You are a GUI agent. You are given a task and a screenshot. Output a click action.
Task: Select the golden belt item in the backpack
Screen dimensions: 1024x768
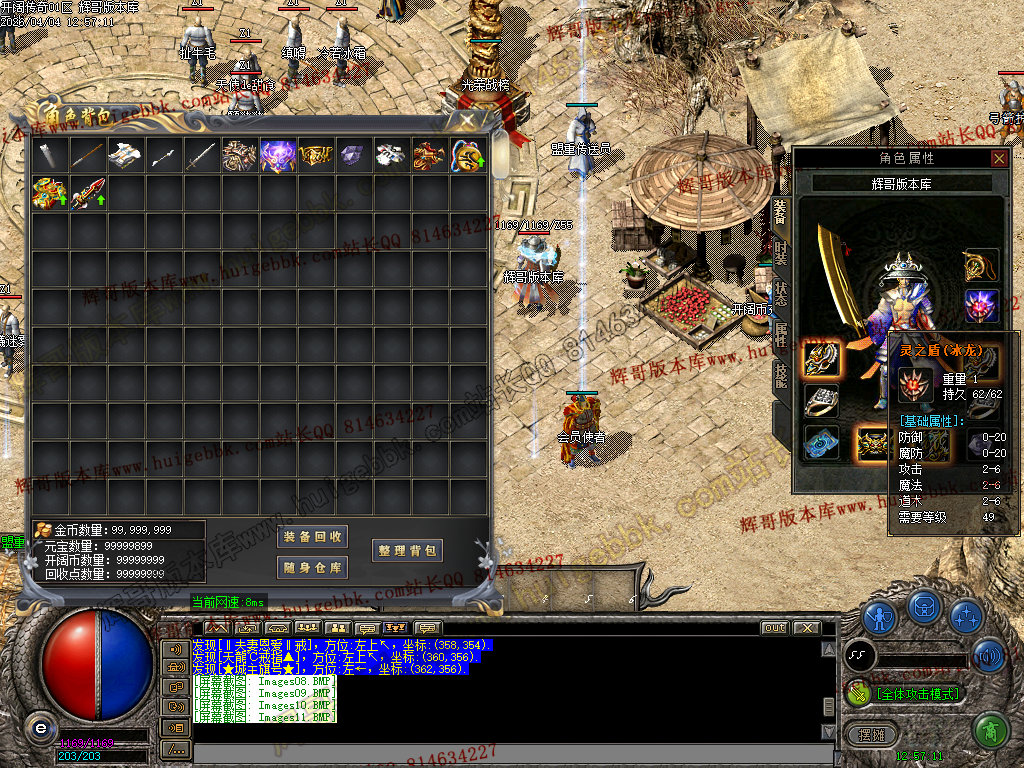(x=315, y=155)
